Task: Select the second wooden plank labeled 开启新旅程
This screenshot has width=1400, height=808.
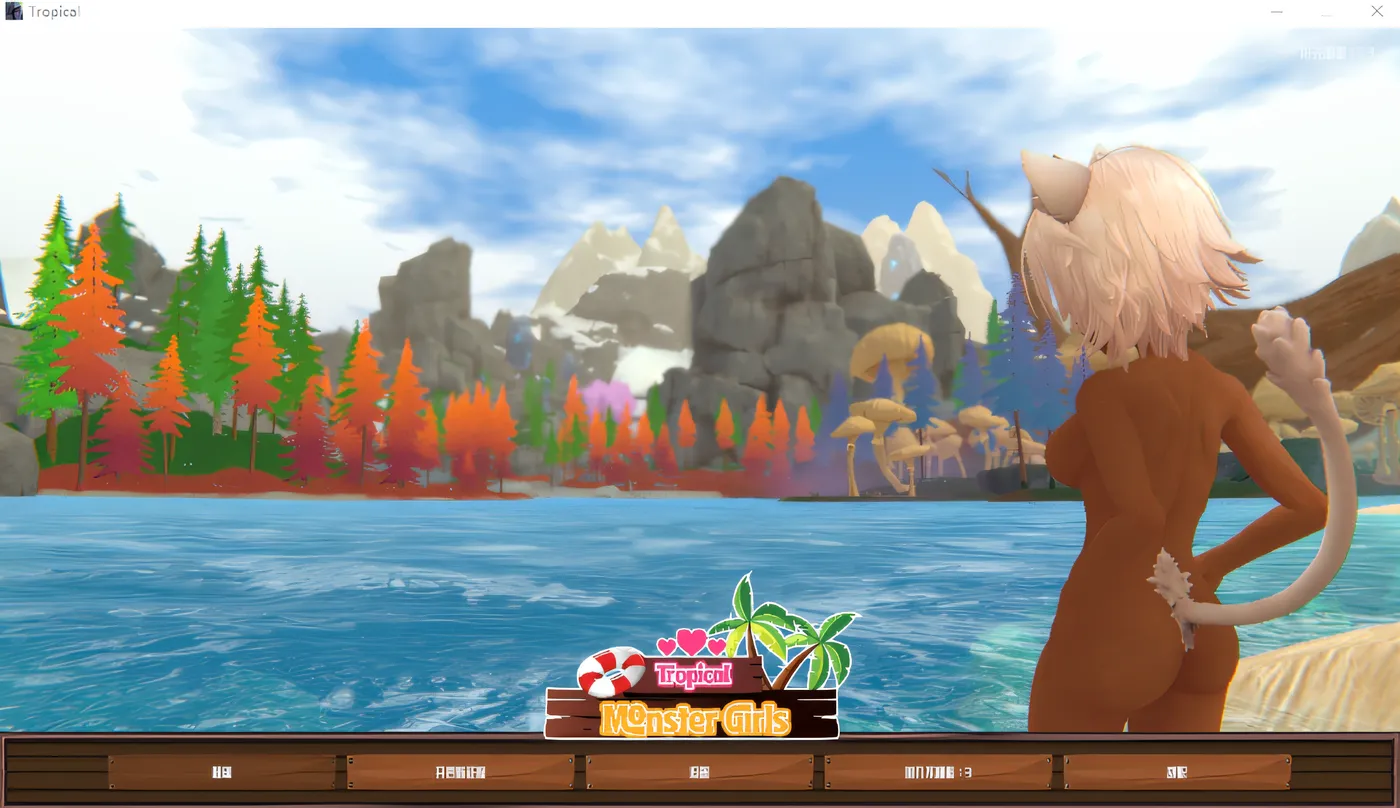Action: [x=462, y=771]
